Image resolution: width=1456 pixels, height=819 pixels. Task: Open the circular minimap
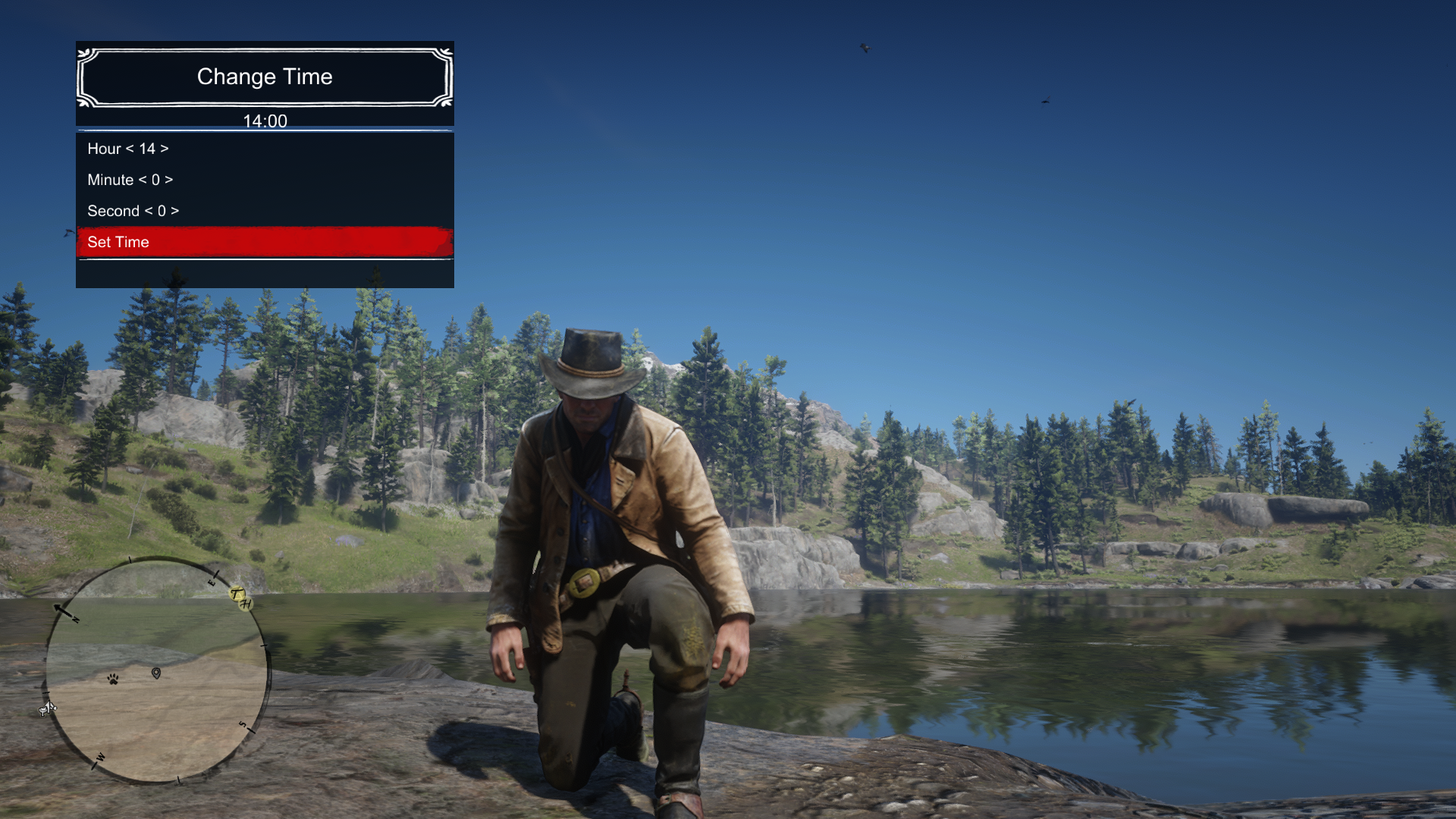pos(158,670)
